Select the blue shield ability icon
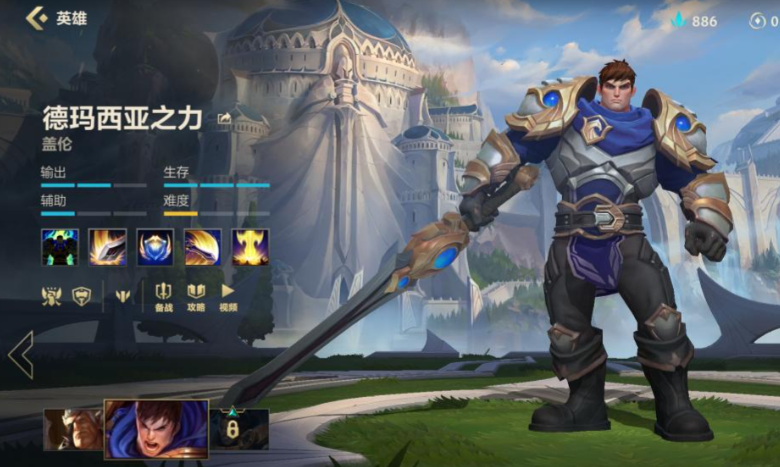This screenshot has height=467, width=780. pyautogui.click(x=155, y=247)
